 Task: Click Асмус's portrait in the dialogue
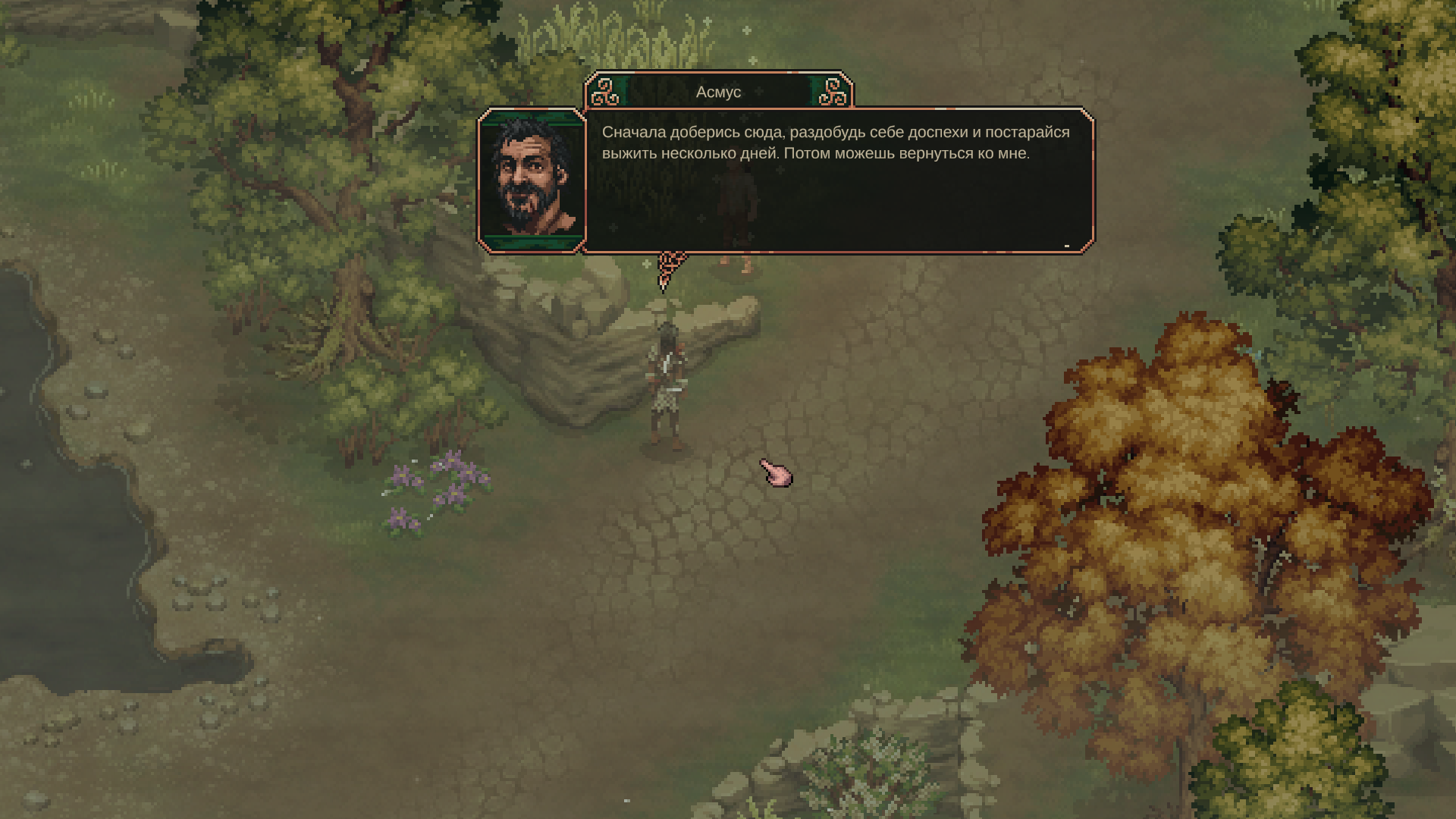pos(532,180)
